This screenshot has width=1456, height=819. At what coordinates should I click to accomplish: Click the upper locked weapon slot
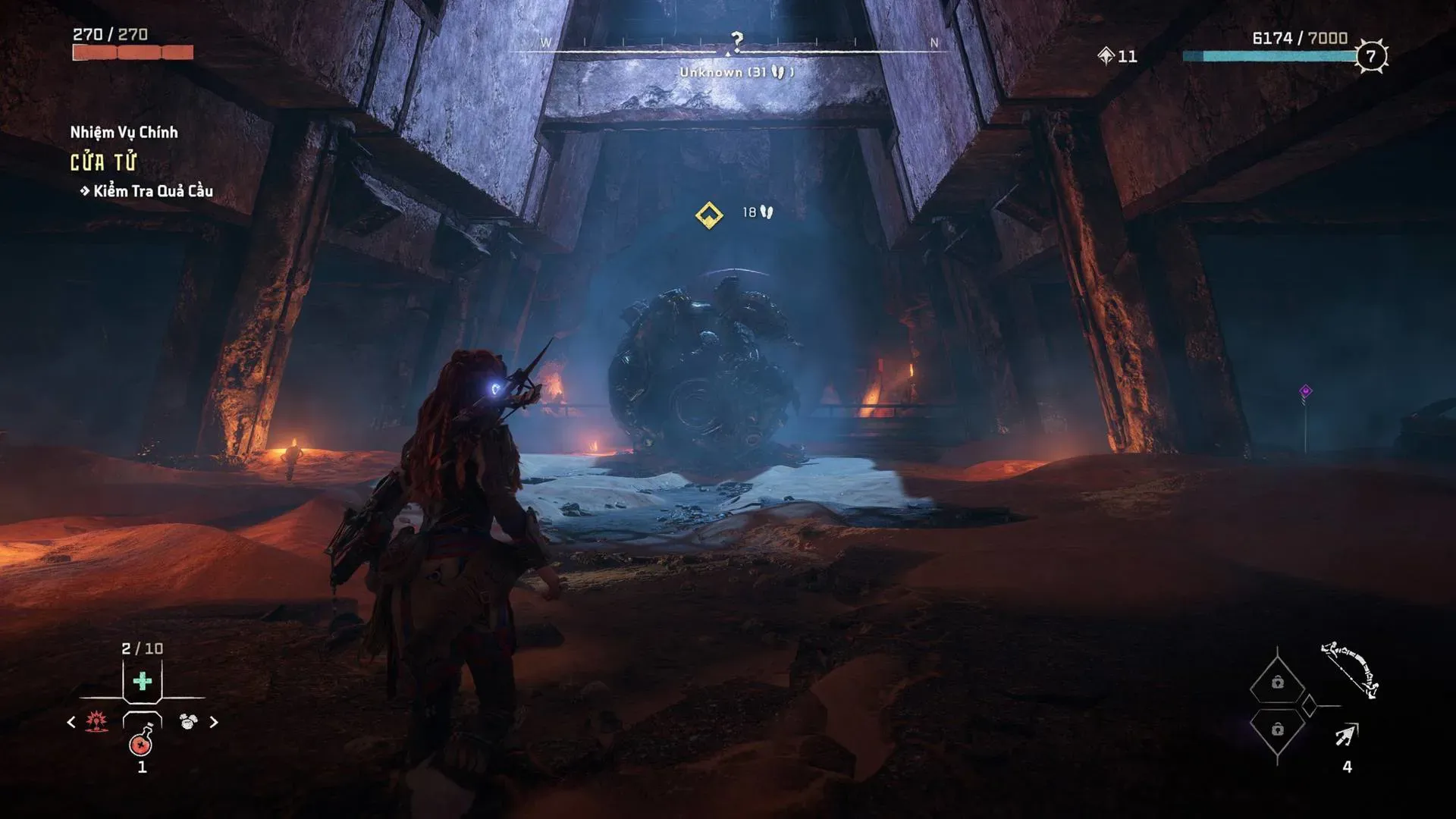click(1278, 682)
